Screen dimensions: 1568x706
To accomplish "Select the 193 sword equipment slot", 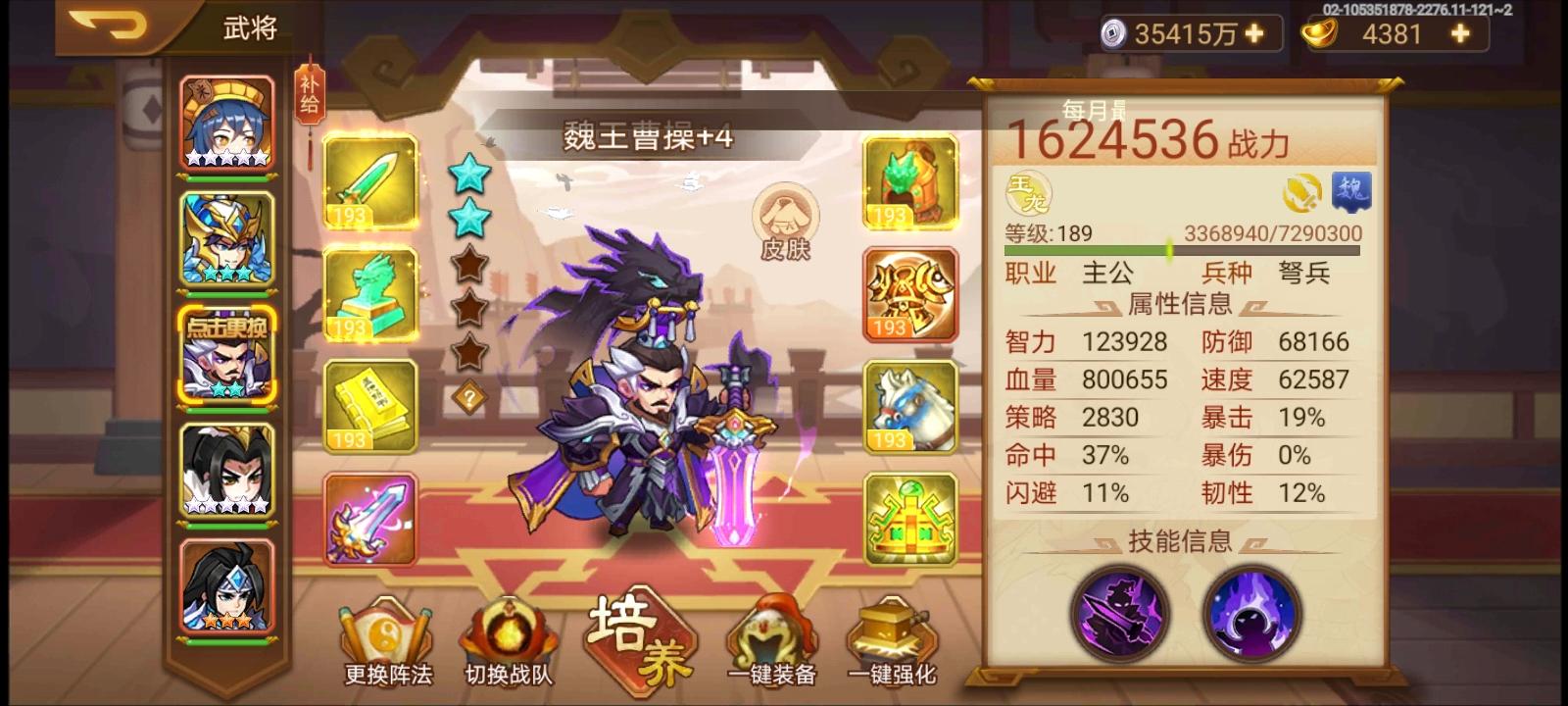I will 368,184.
